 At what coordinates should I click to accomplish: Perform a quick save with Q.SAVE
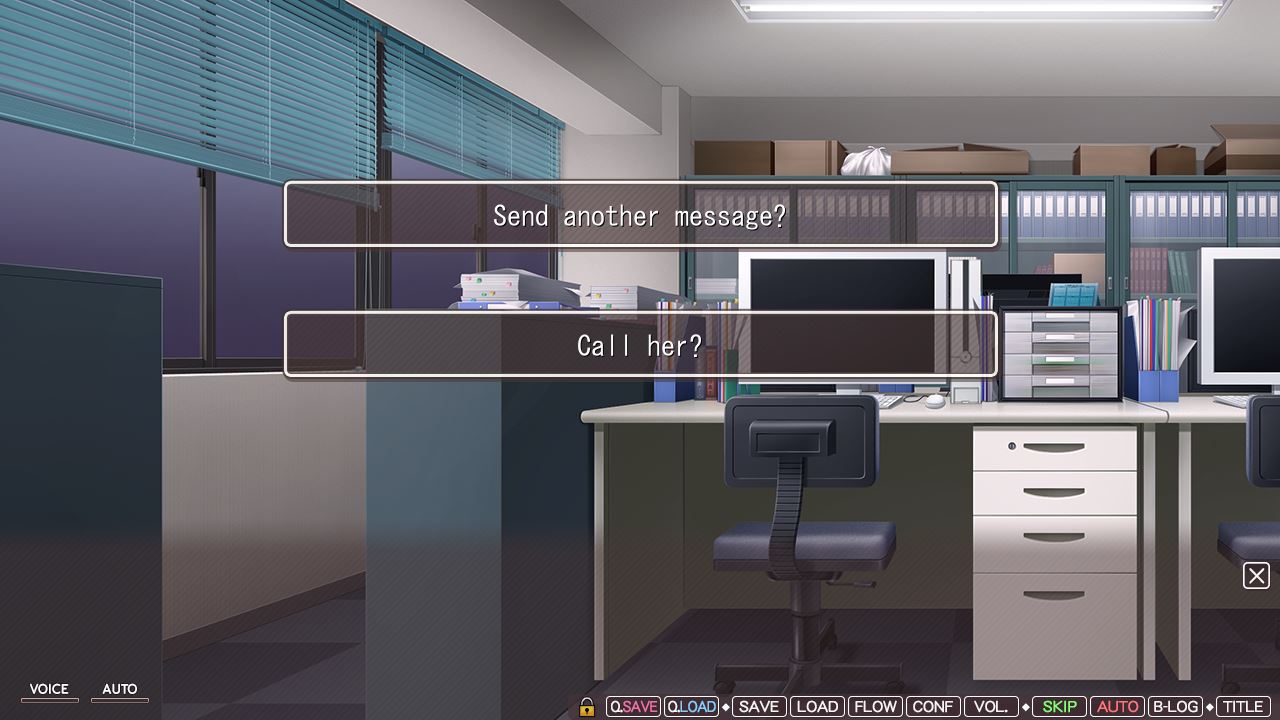[x=631, y=706]
